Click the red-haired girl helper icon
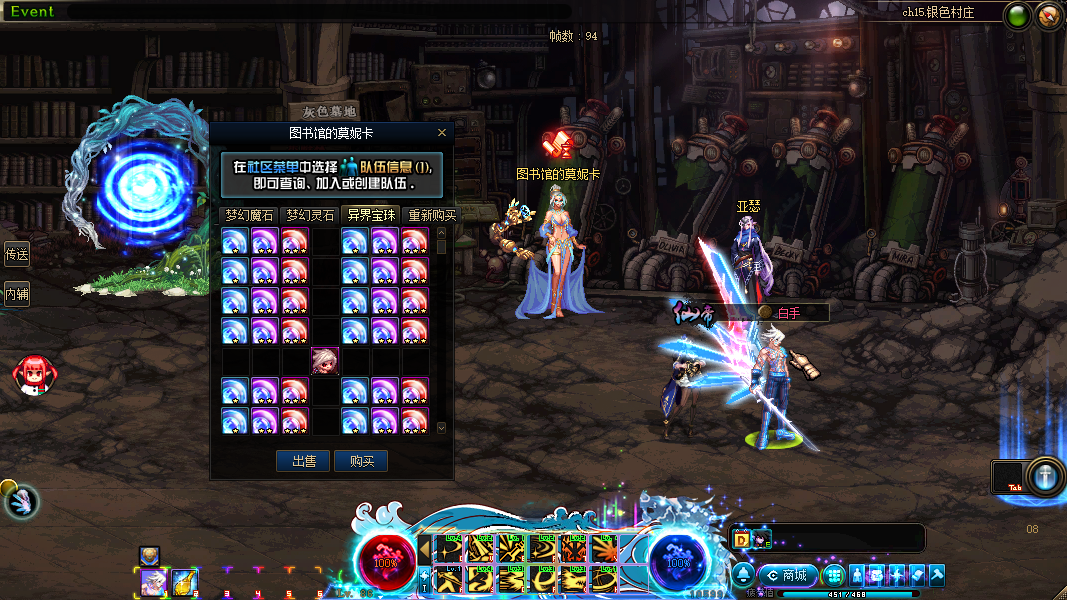The height and width of the screenshot is (600, 1067). 32,374
